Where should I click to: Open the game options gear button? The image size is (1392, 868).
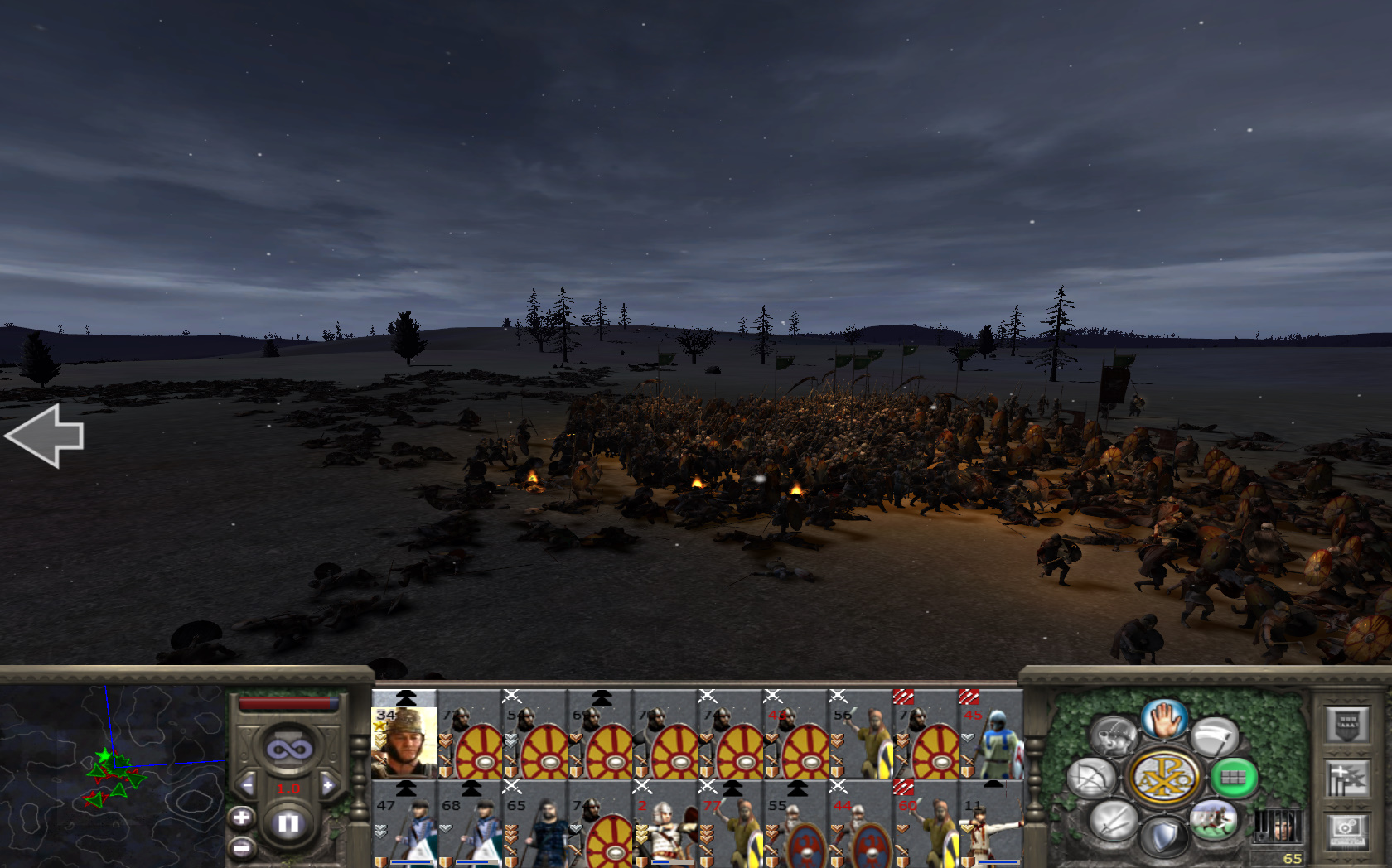click(x=1346, y=831)
